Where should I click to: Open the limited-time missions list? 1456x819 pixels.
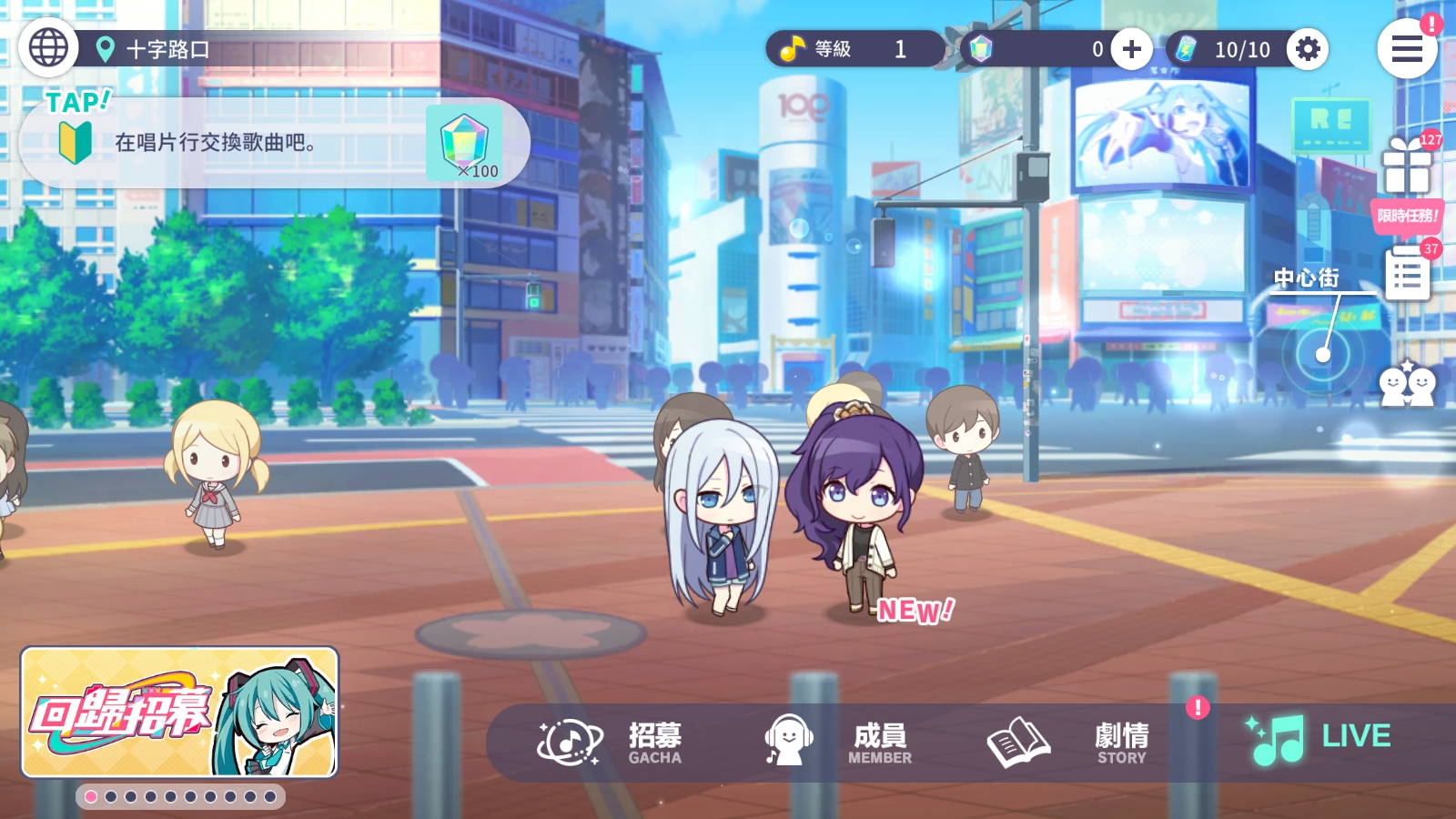[x=1407, y=273]
